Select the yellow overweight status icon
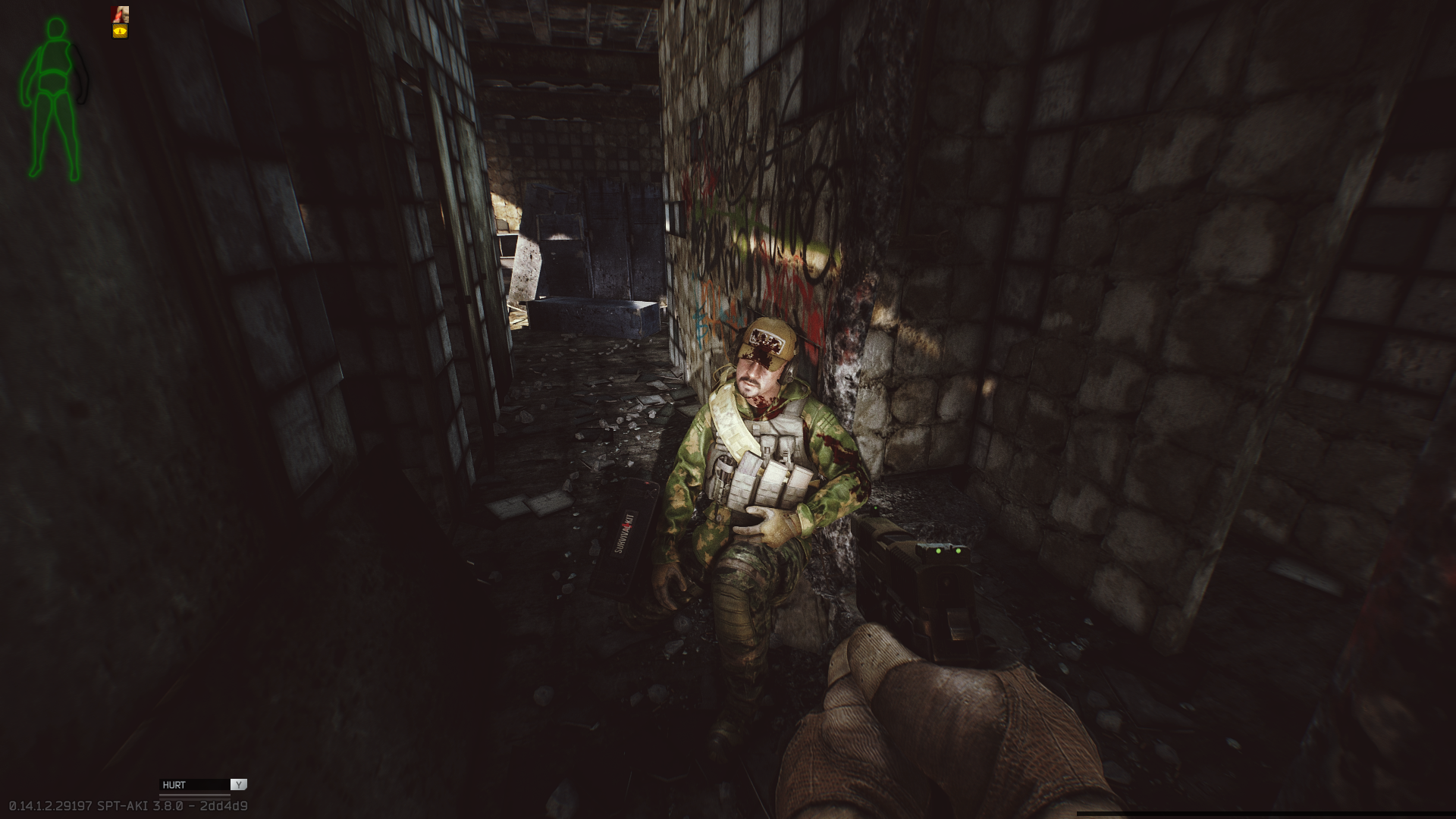Viewport: 1456px width, 819px height. coord(120,31)
